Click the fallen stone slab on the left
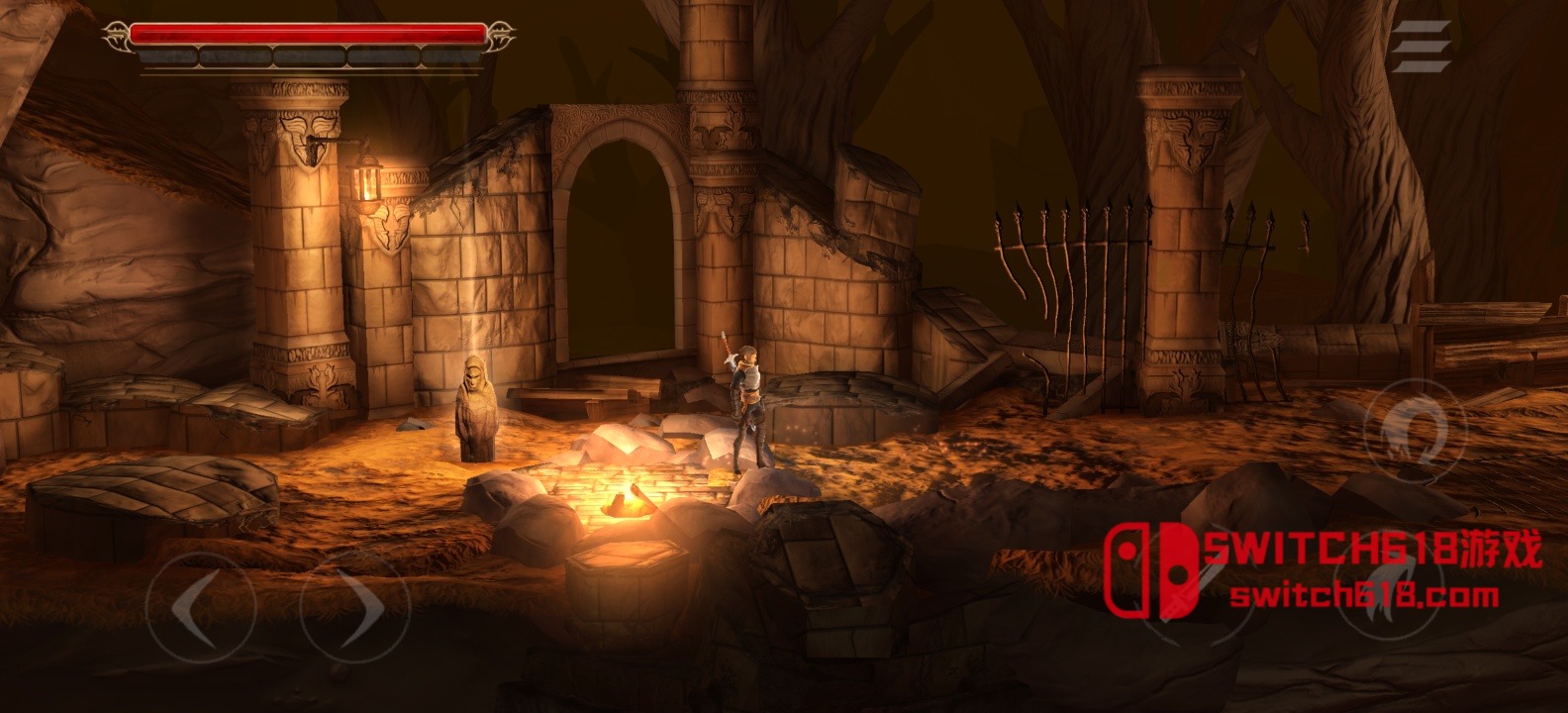Image resolution: width=1568 pixels, height=713 pixels. click(148, 495)
